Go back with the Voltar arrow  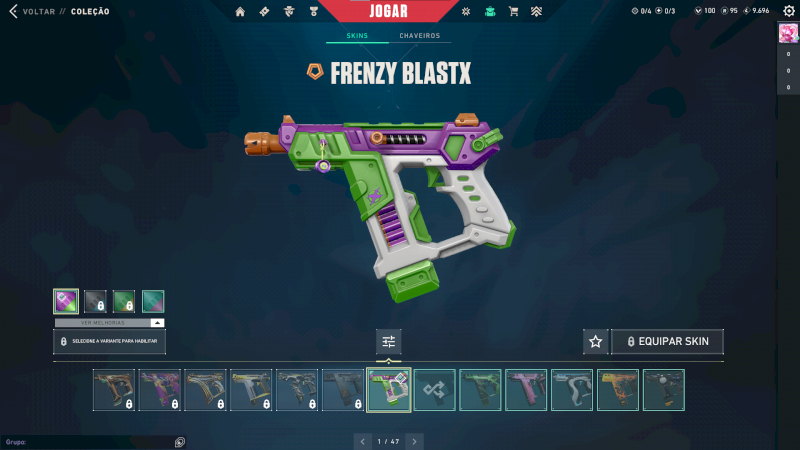pyautogui.click(x=13, y=12)
